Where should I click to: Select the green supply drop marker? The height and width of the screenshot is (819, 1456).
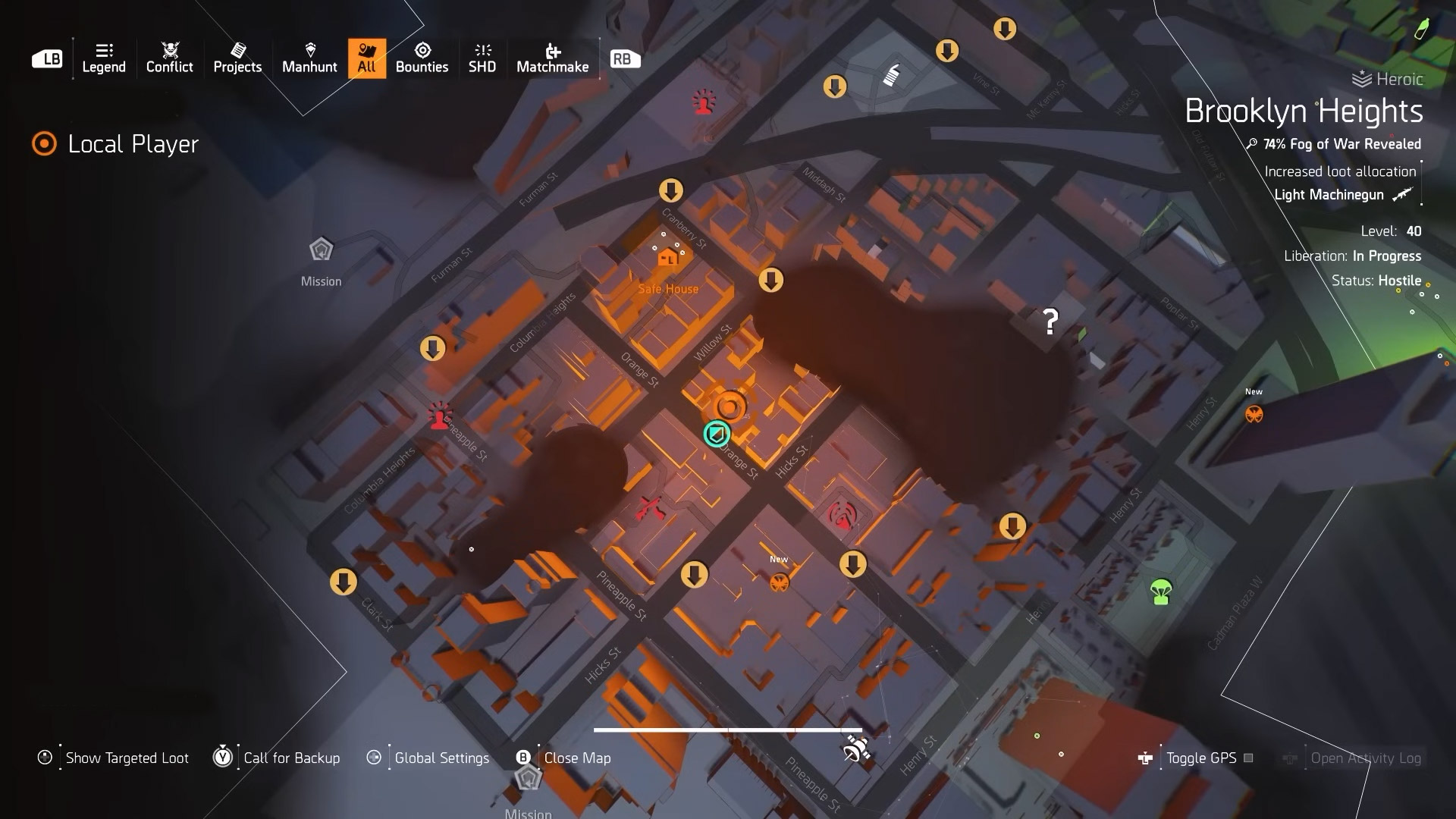point(1161,591)
